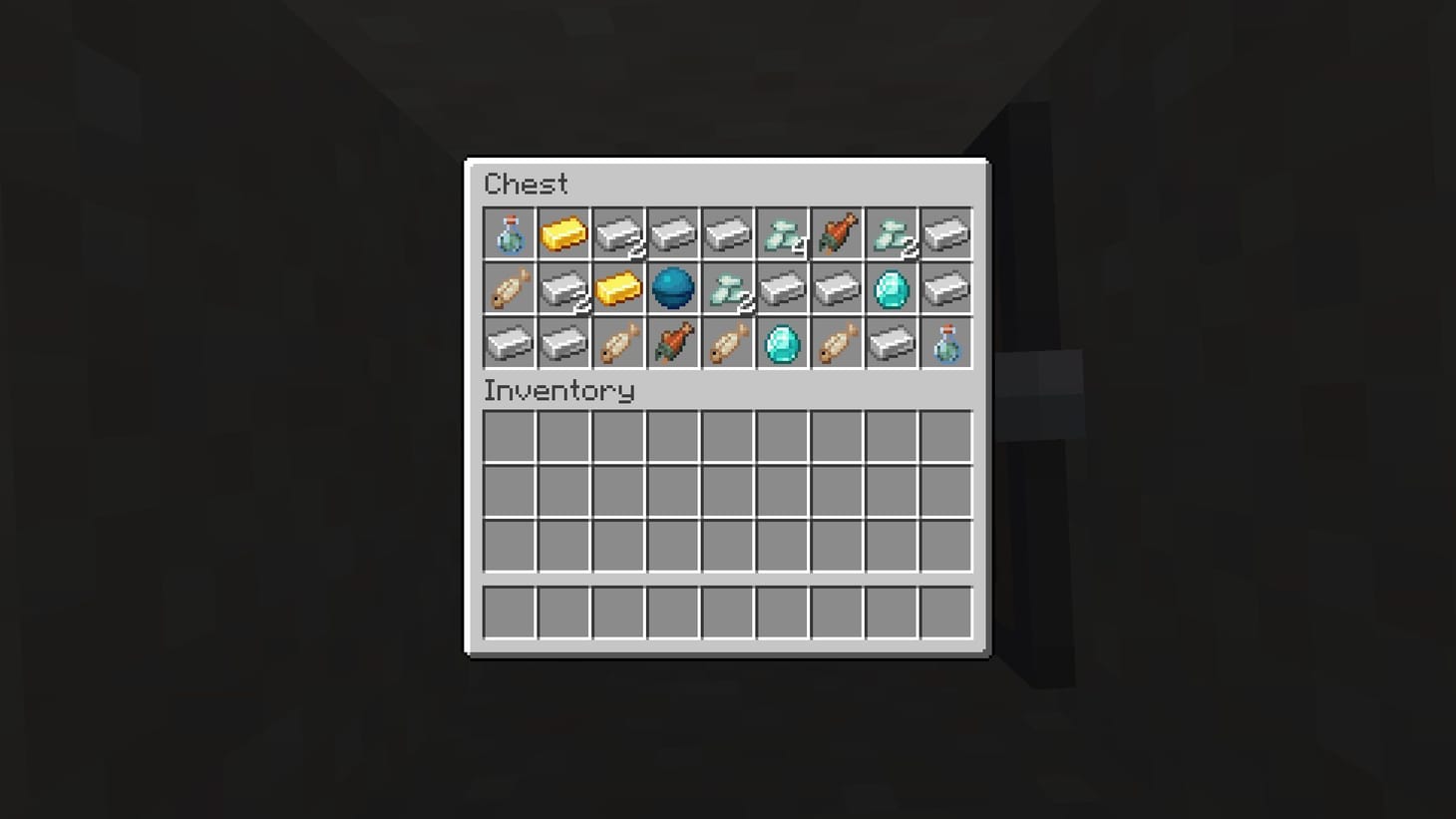Screen dimensions: 1456x819
Task: Click the cooked cod beside the bottom-row diamond
Action: [837, 343]
